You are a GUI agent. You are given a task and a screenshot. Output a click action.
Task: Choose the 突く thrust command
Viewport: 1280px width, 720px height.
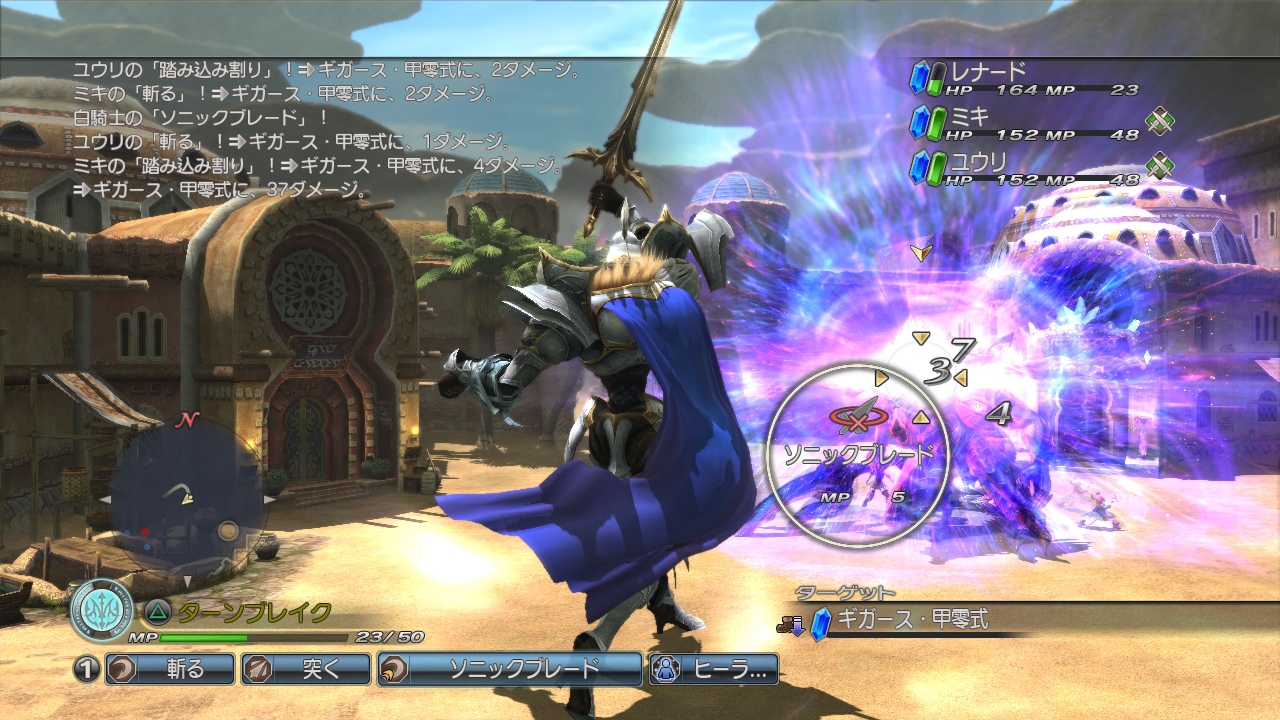305,669
